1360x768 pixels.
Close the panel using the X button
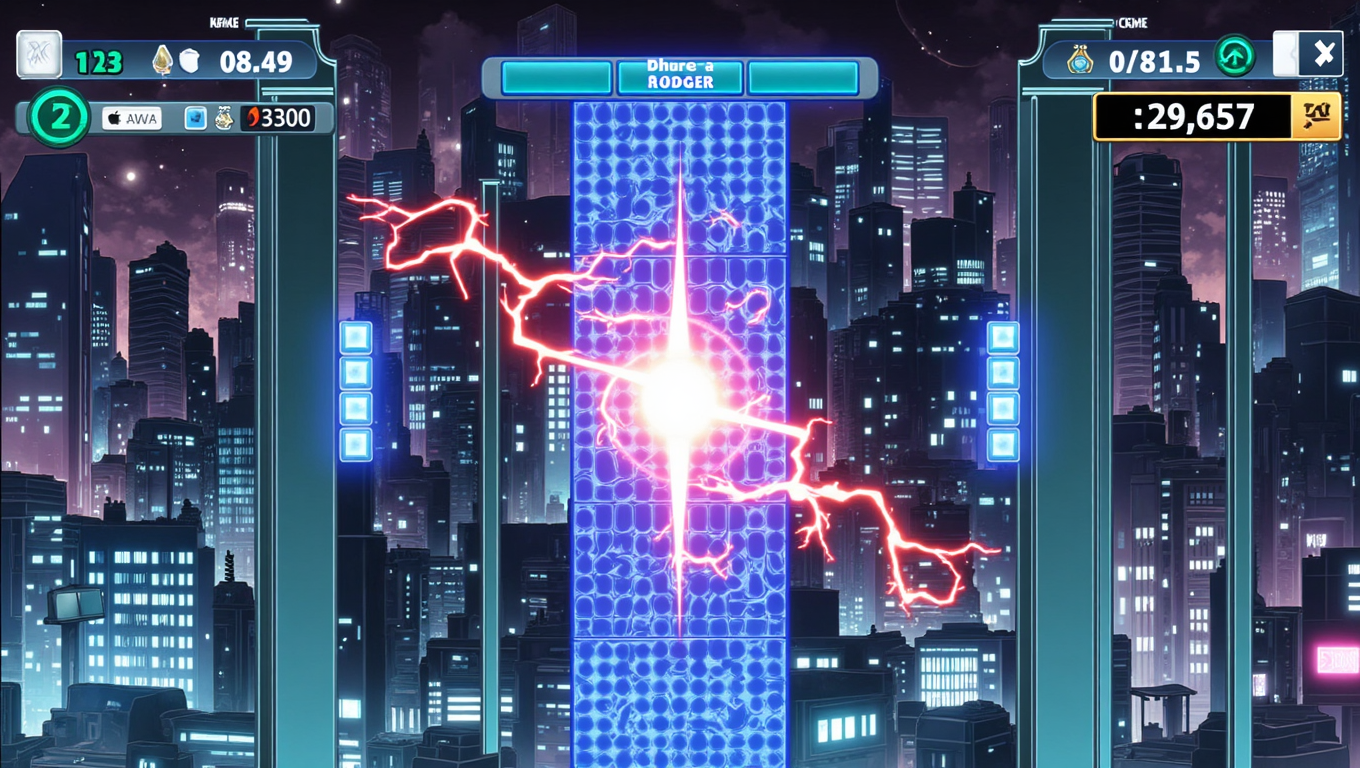pos(1325,51)
